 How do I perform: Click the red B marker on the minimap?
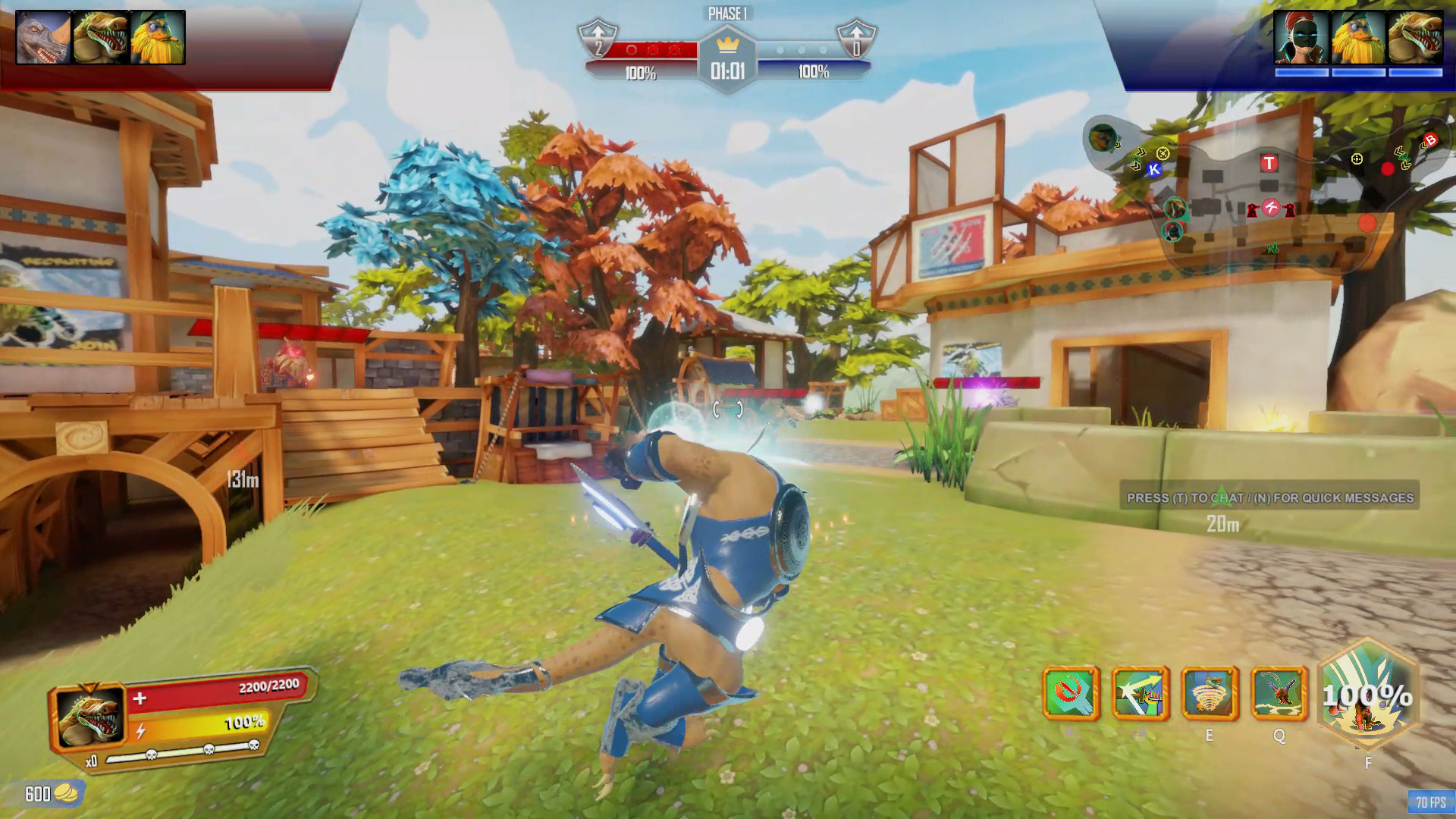[1430, 140]
